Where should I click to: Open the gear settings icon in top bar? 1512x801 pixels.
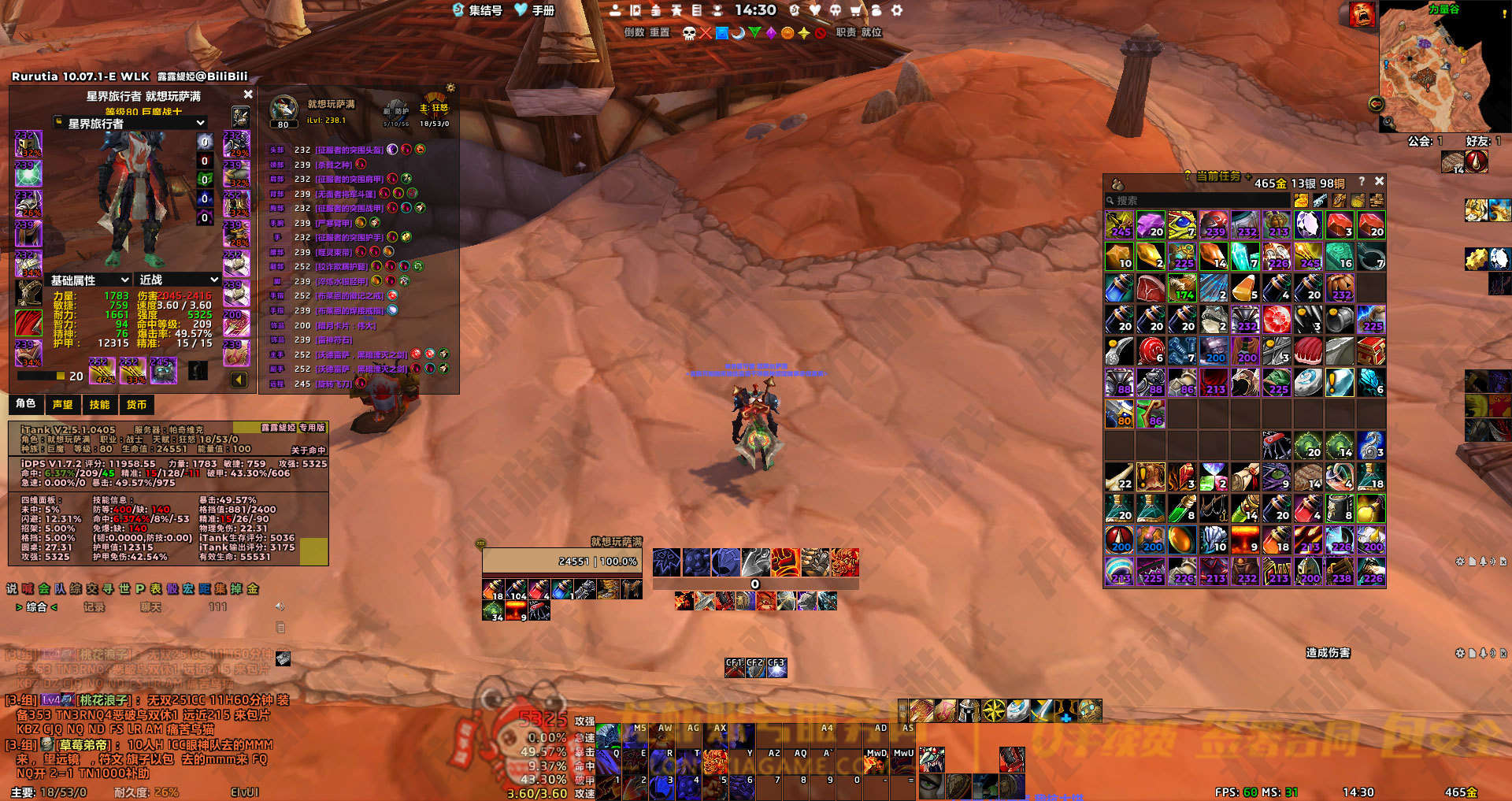[x=896, y=10]
